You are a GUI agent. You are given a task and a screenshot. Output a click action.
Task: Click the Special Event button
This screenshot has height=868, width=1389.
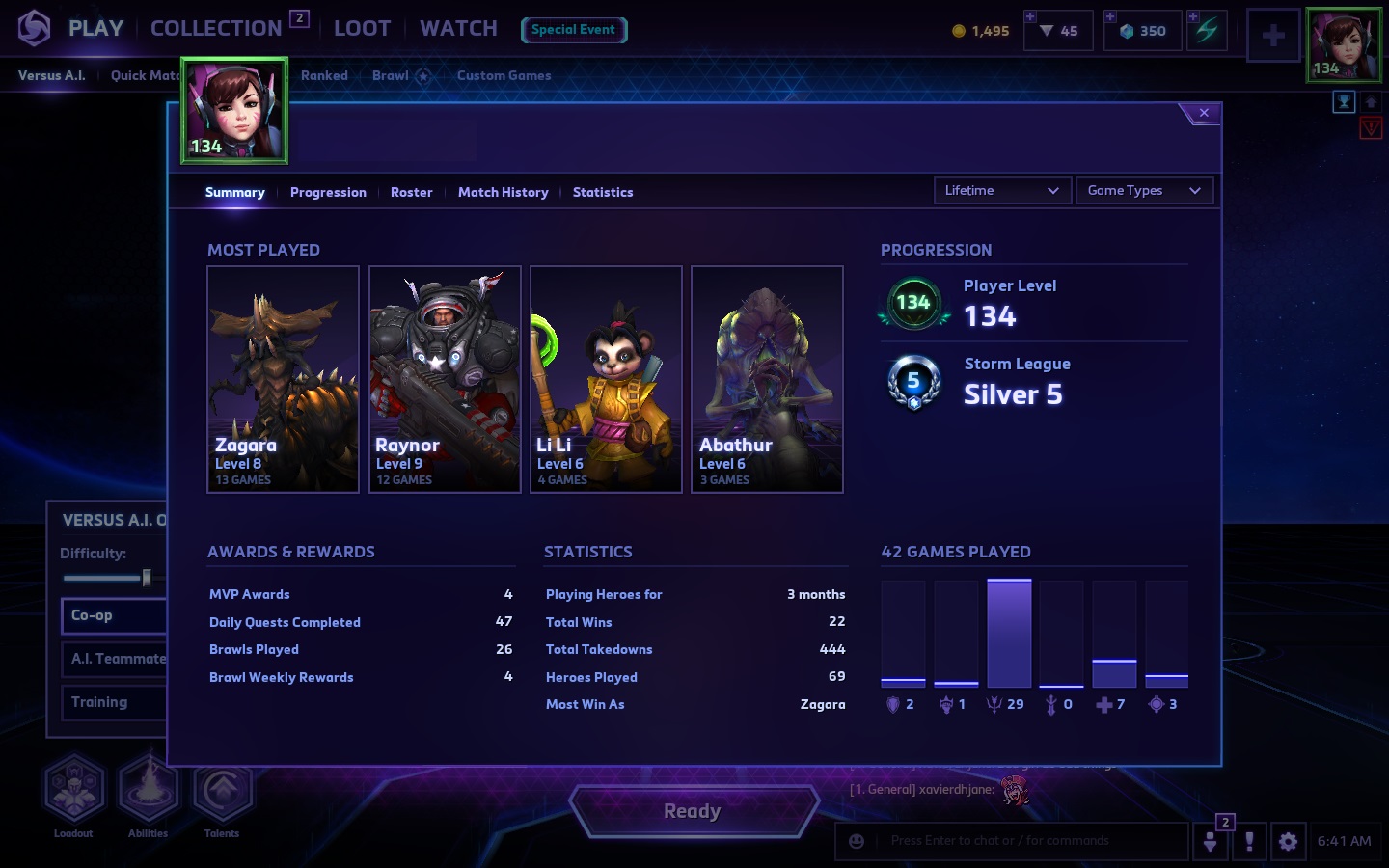(573, 30)
